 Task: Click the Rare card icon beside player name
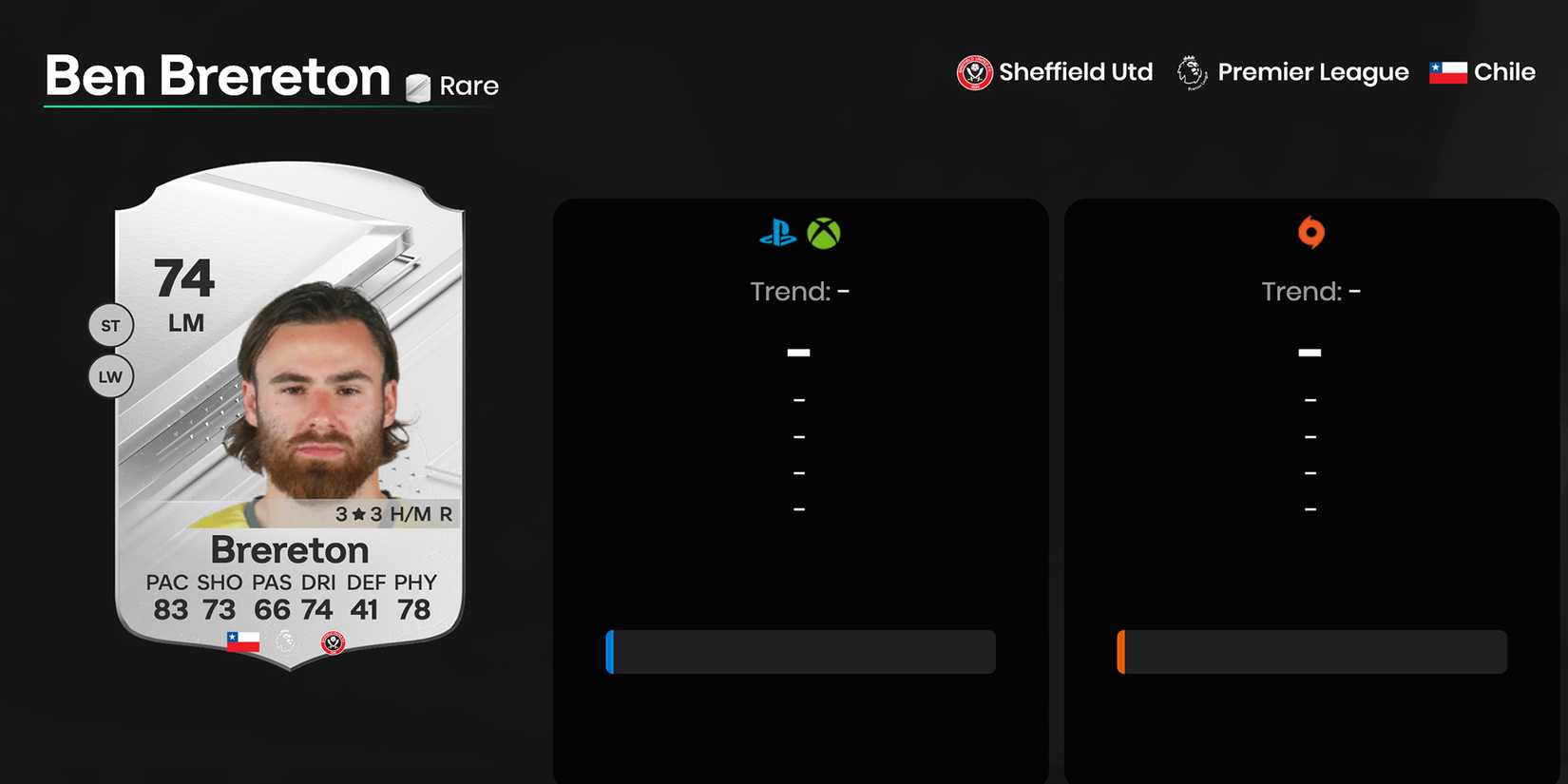416,85
